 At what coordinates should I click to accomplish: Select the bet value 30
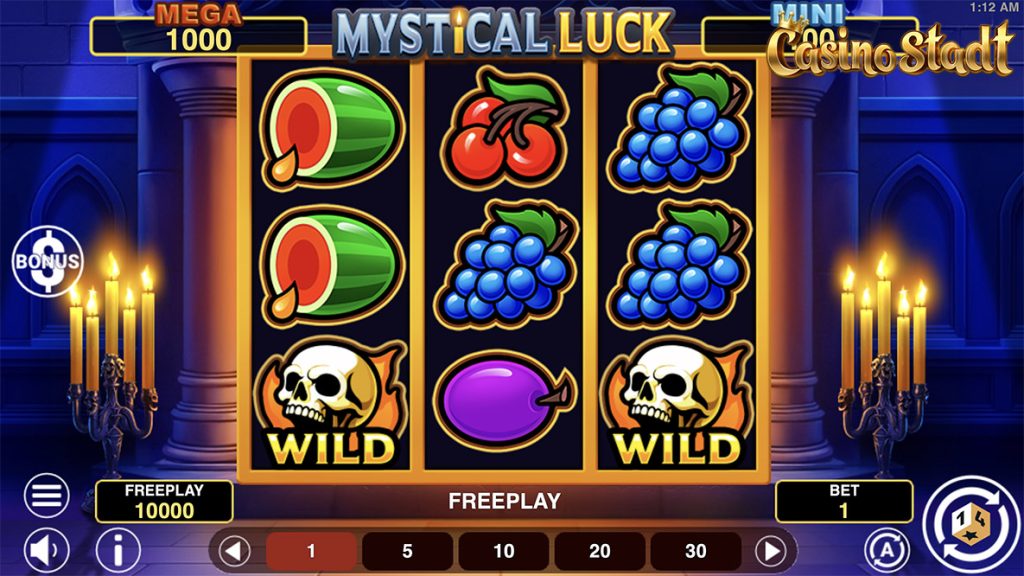(x=695, y=551)
